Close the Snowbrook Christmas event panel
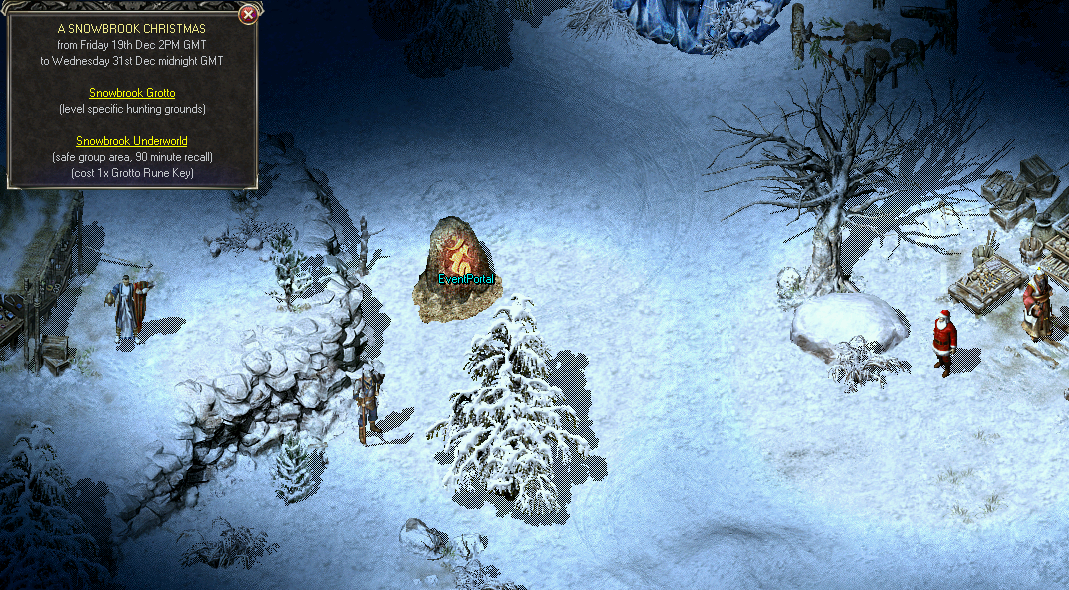 [249, 14]
